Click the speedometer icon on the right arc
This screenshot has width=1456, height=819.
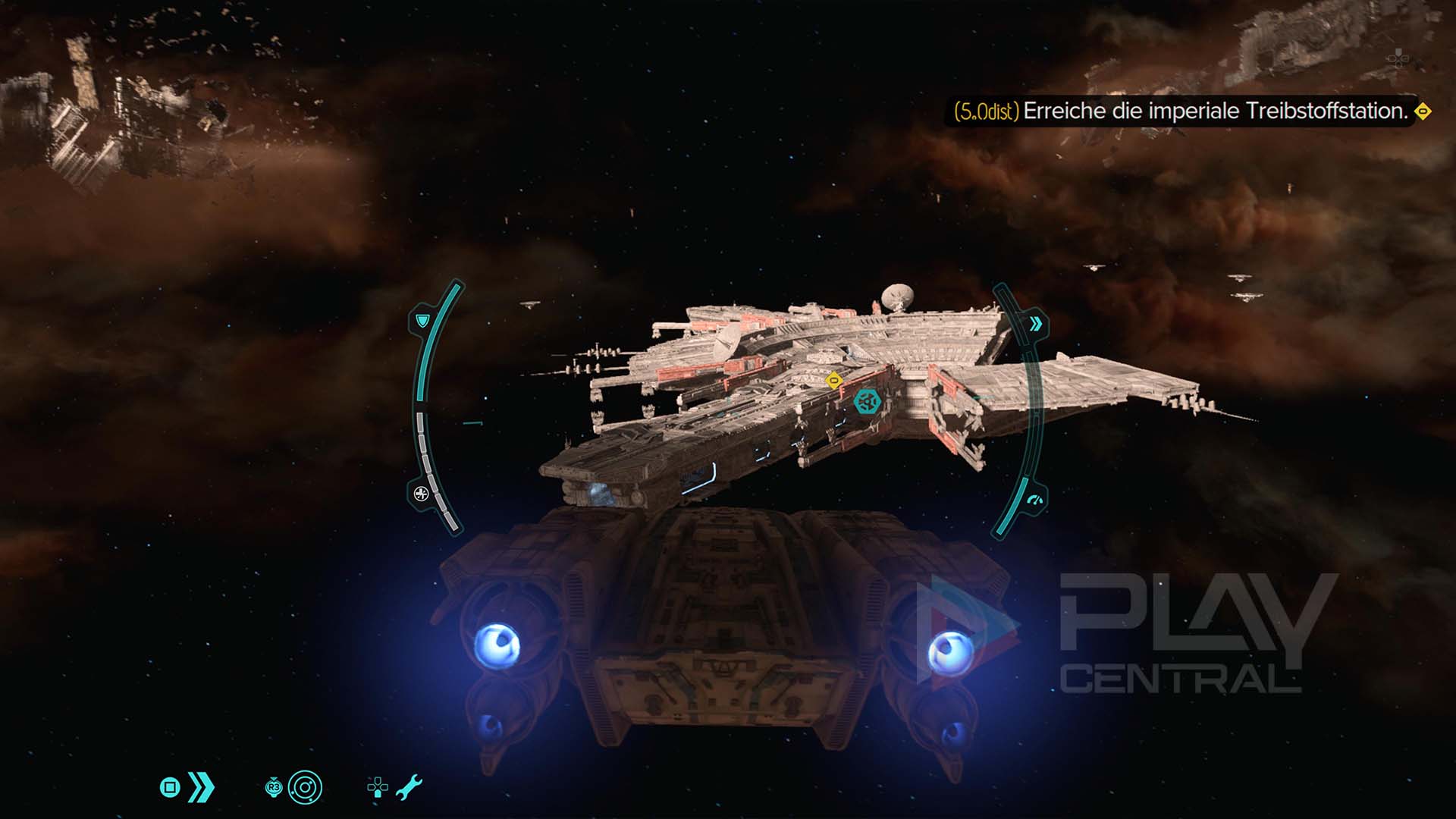1035,500
